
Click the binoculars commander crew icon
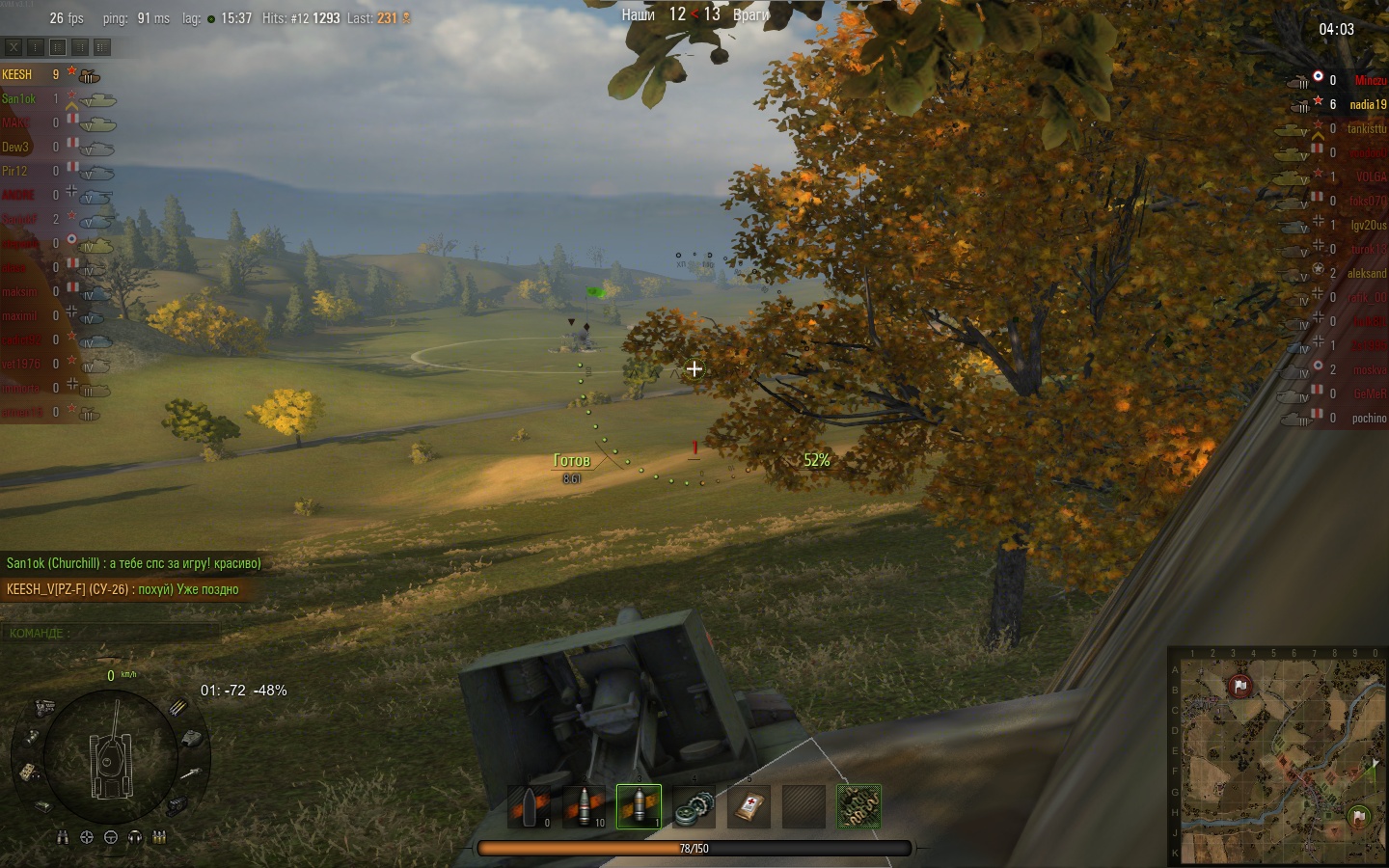(x=63, y=838)
